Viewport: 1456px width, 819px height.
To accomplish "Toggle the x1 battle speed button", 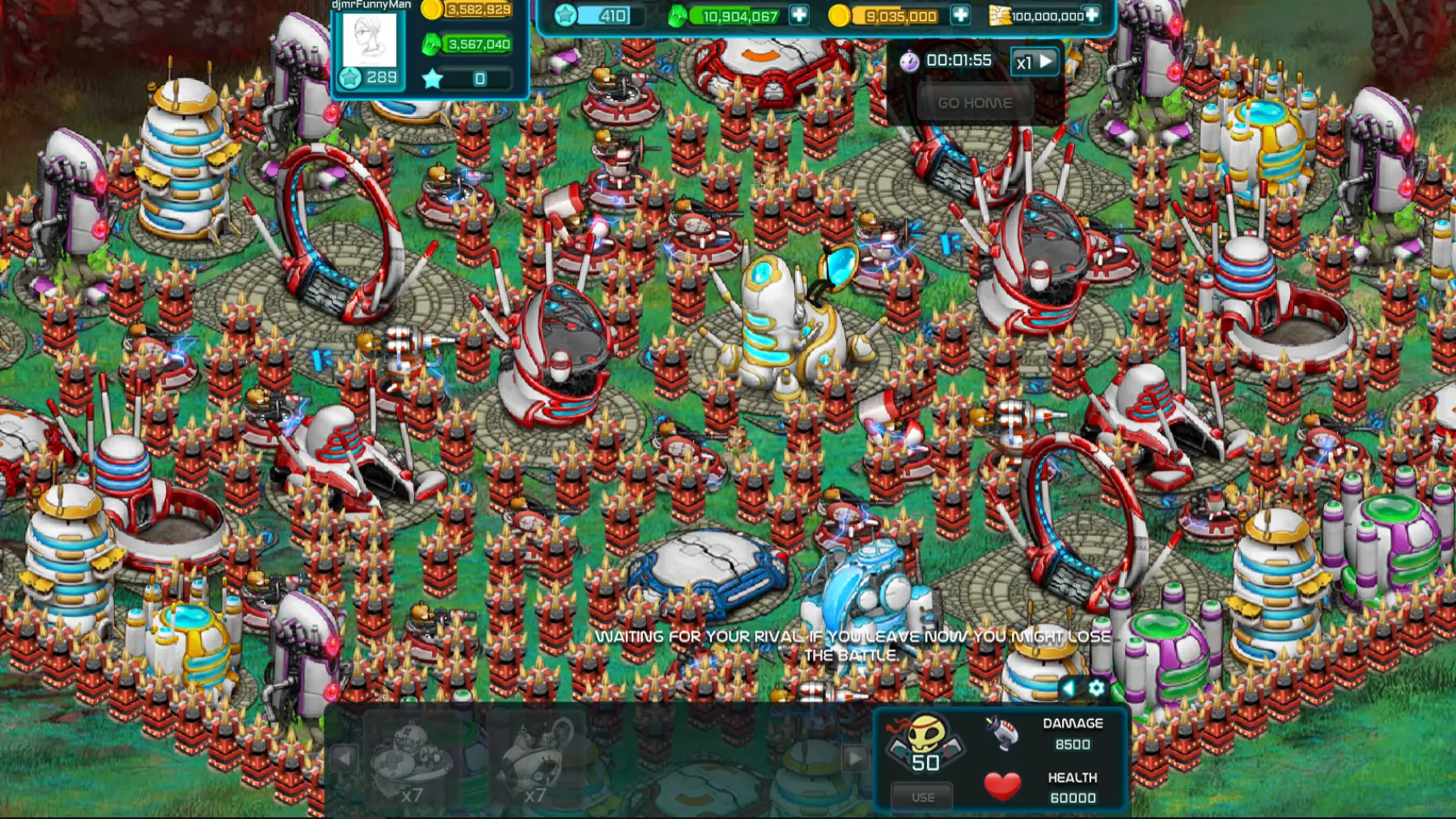I will [1035, 62].
